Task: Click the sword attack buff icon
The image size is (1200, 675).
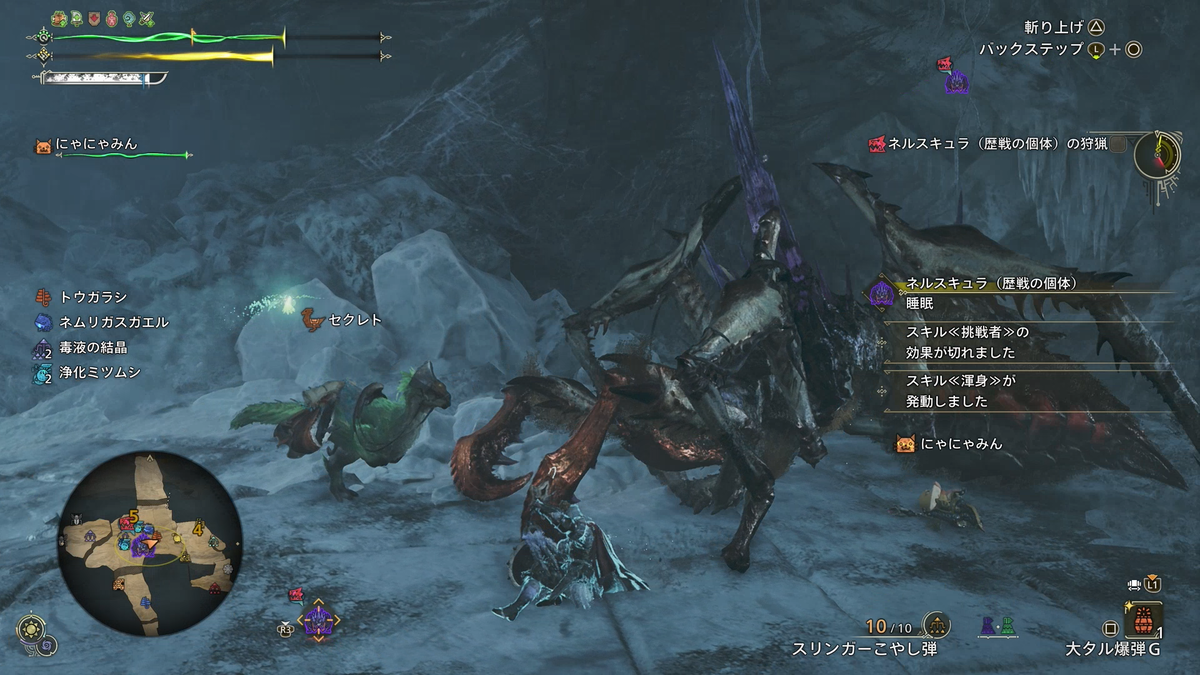Action: click(147, 18)
